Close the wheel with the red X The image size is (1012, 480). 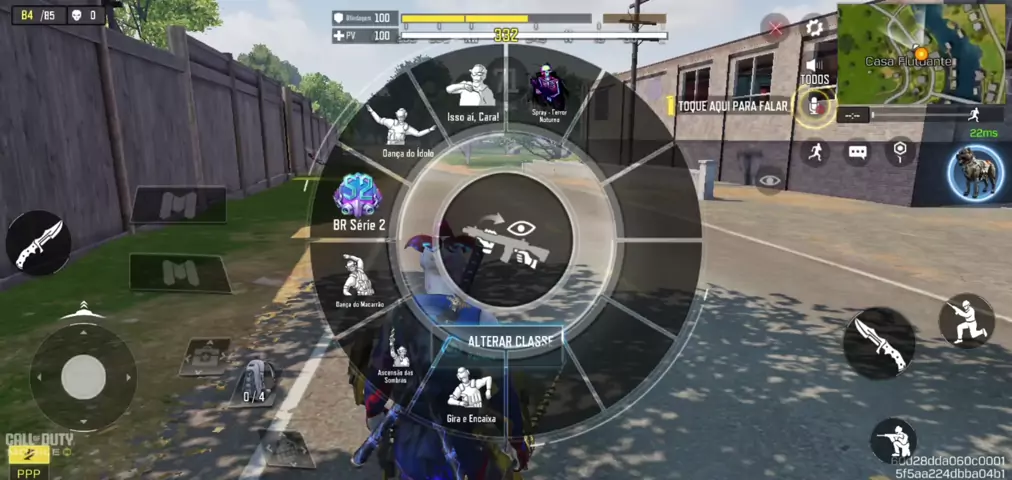776,28
